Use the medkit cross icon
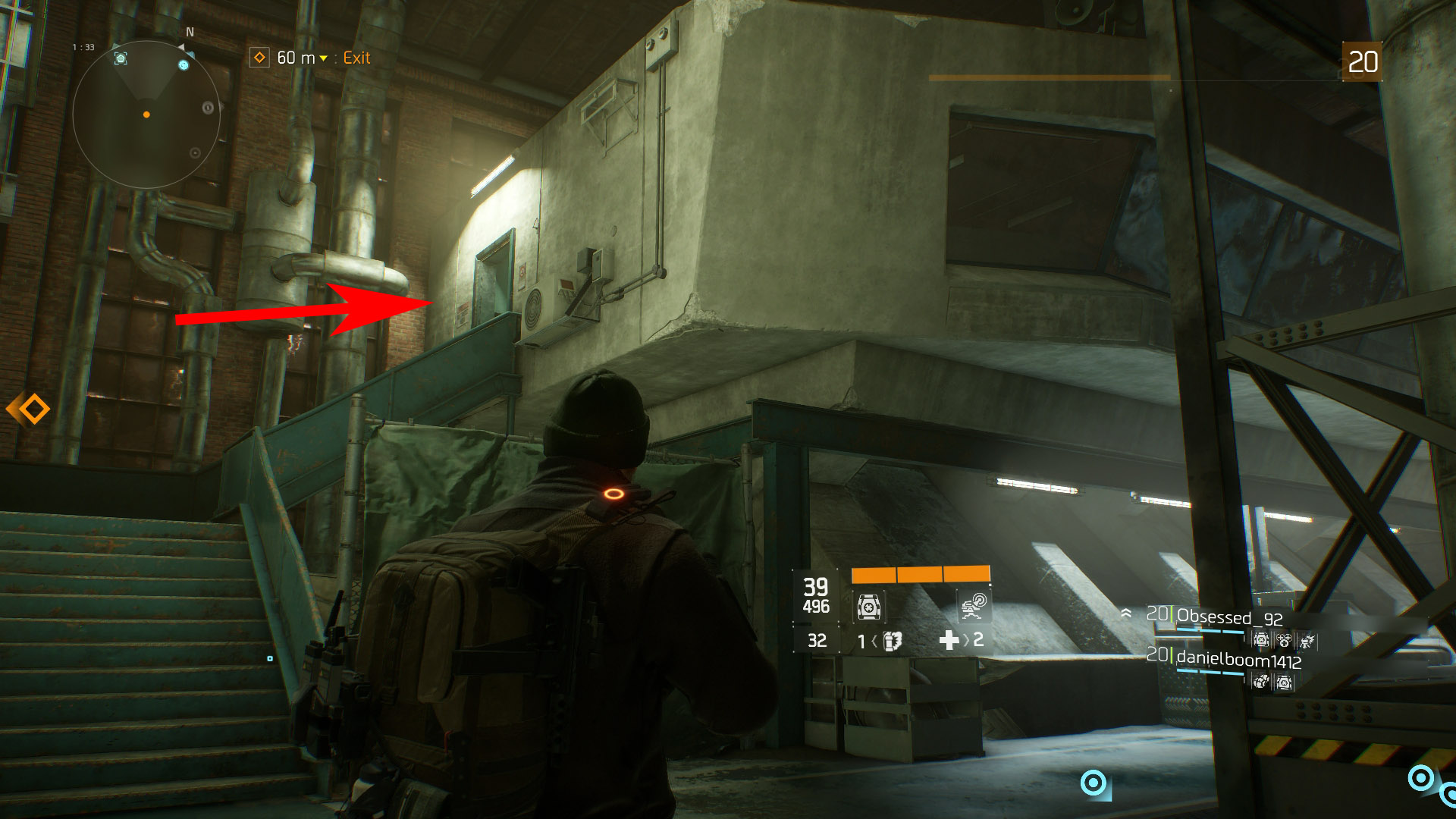This screenshot has height=819, width=1456. (949, 641)
